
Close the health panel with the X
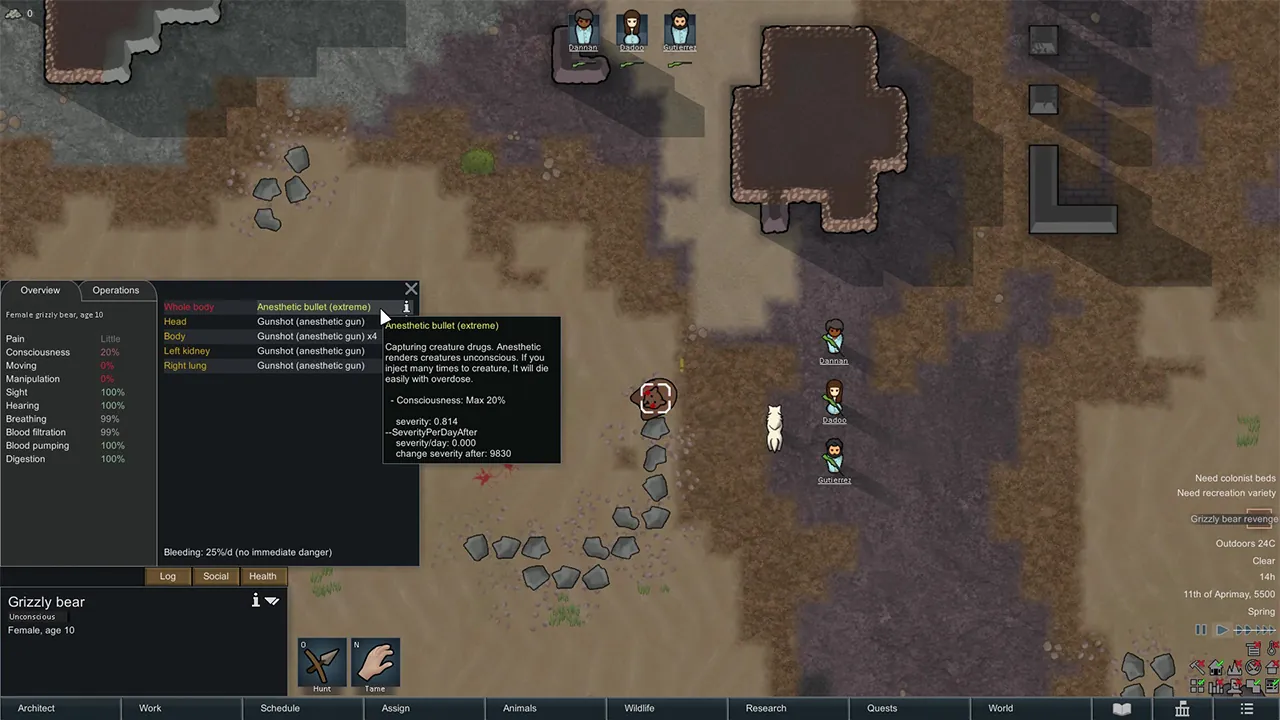(411, 289)
